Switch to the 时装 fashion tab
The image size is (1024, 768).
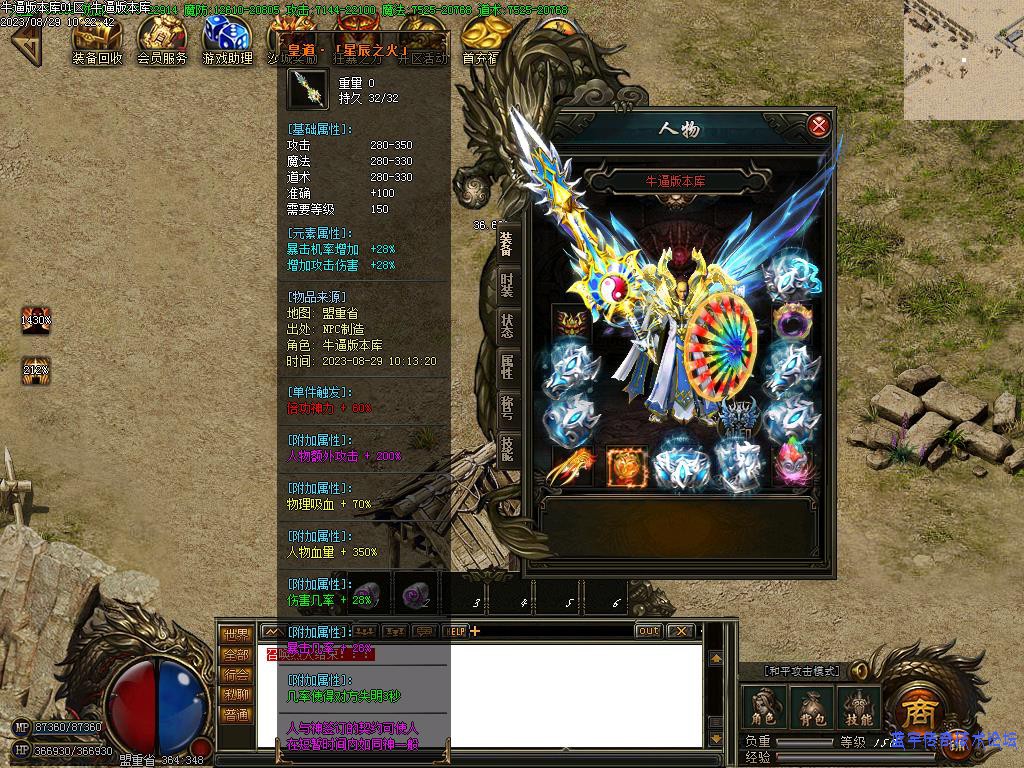click(507, 285)
